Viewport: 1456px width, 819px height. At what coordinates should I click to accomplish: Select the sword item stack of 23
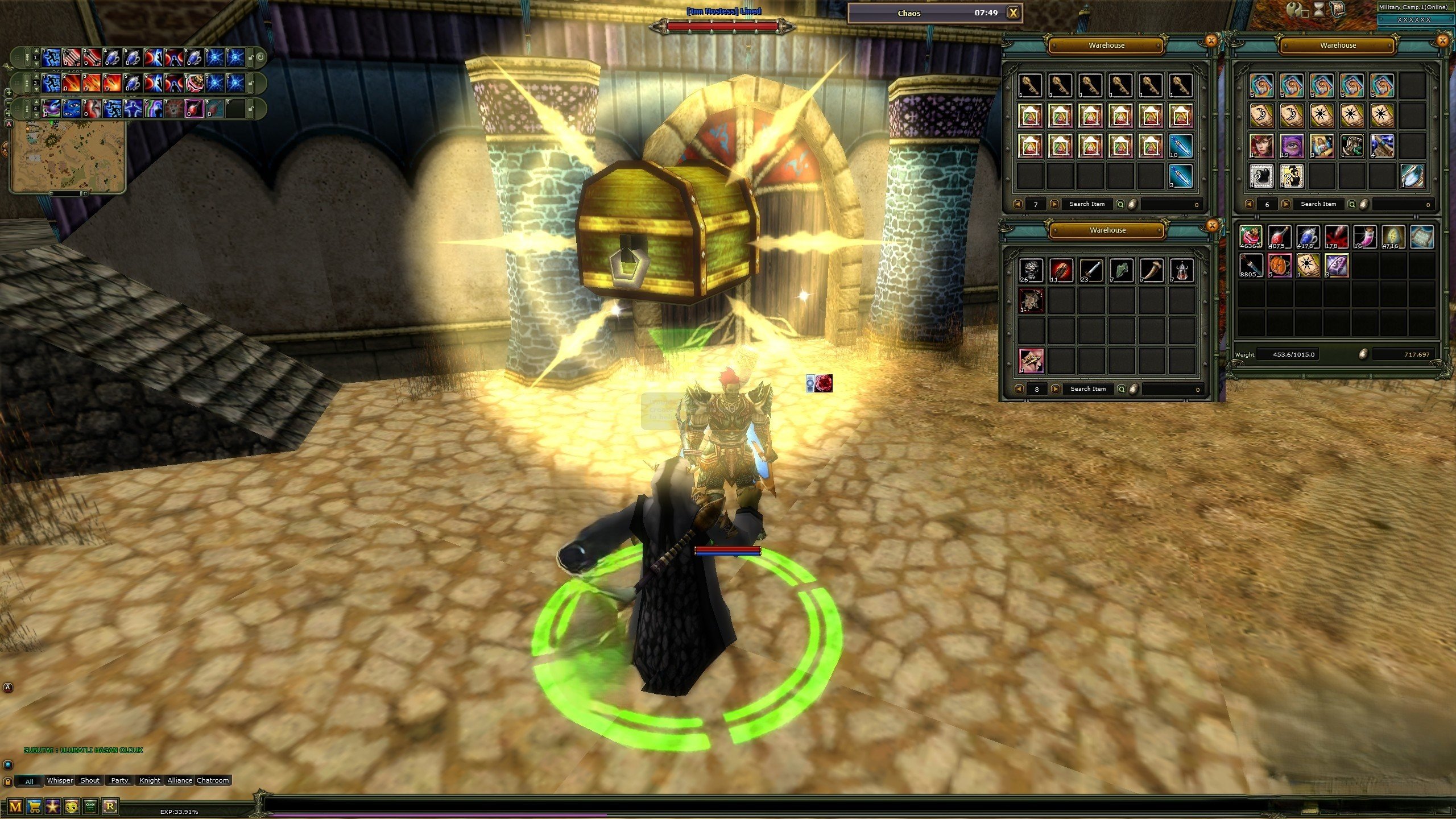point(1091,271)
